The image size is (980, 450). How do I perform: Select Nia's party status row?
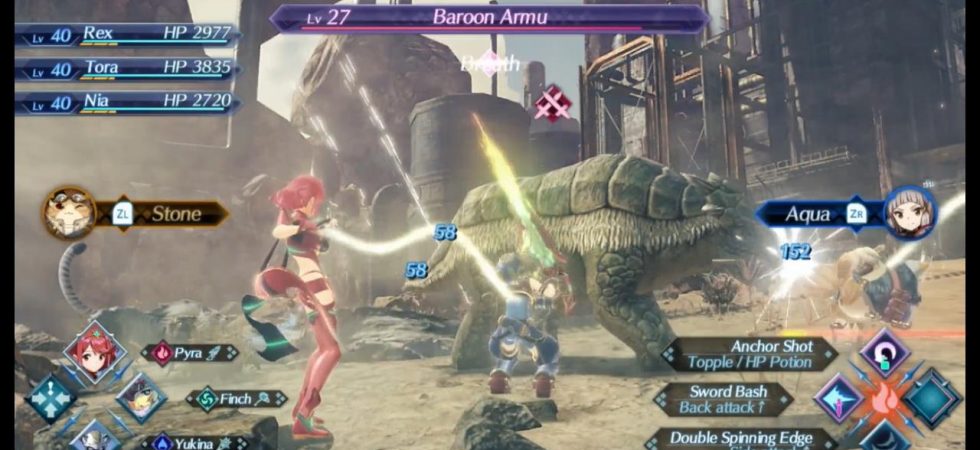coord(127,102)
